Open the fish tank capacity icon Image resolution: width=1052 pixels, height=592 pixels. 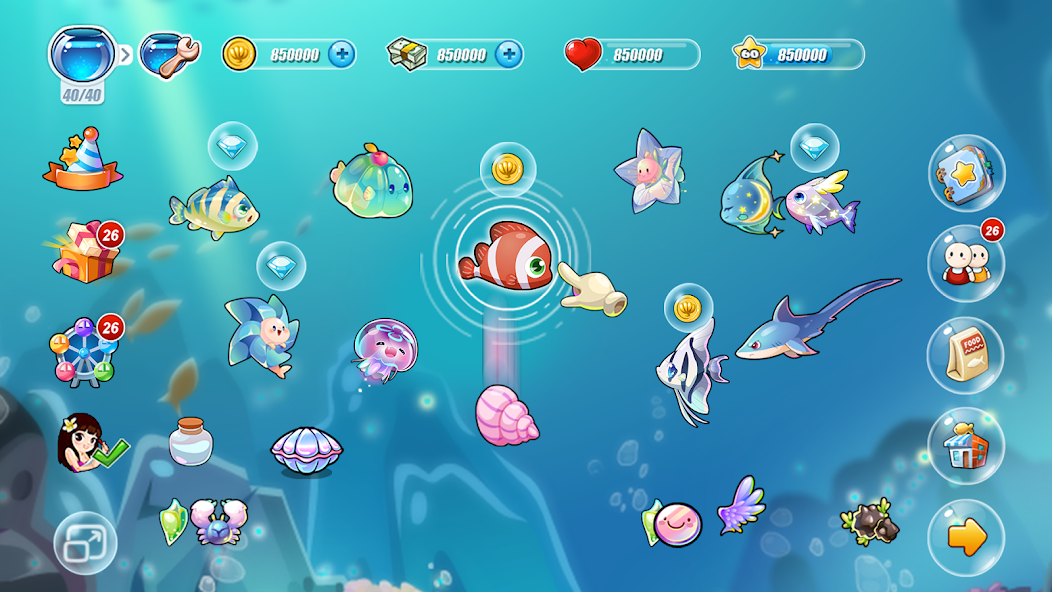[x=82, y=54]
